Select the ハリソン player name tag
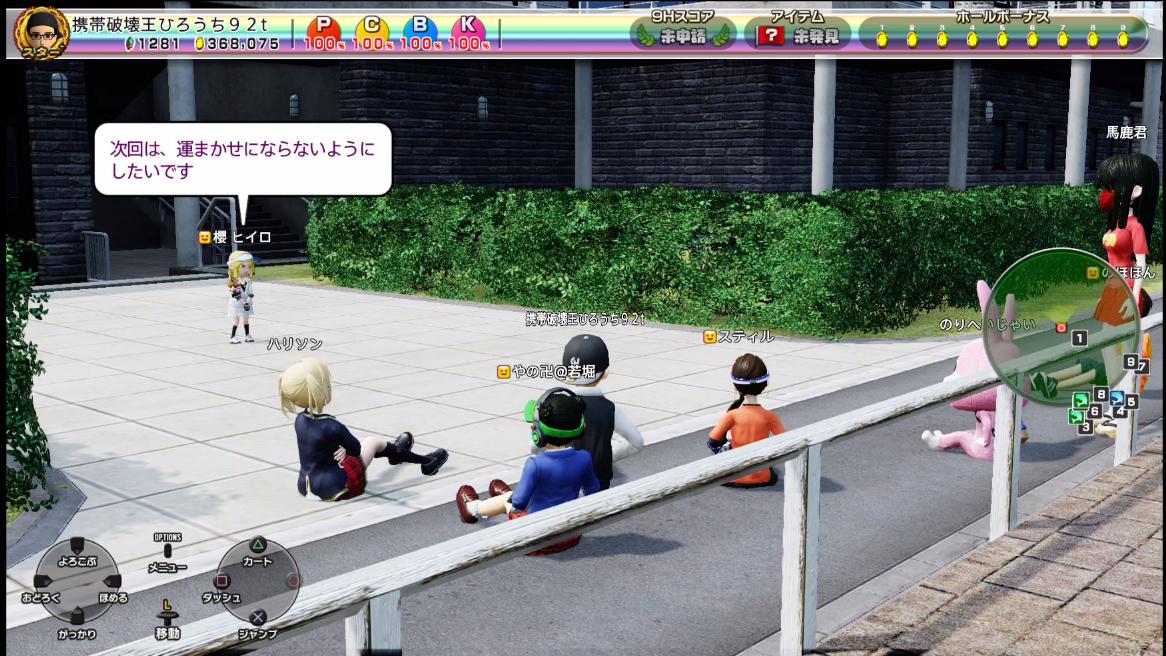The image size is (1166, 656). tap(295, 343)
